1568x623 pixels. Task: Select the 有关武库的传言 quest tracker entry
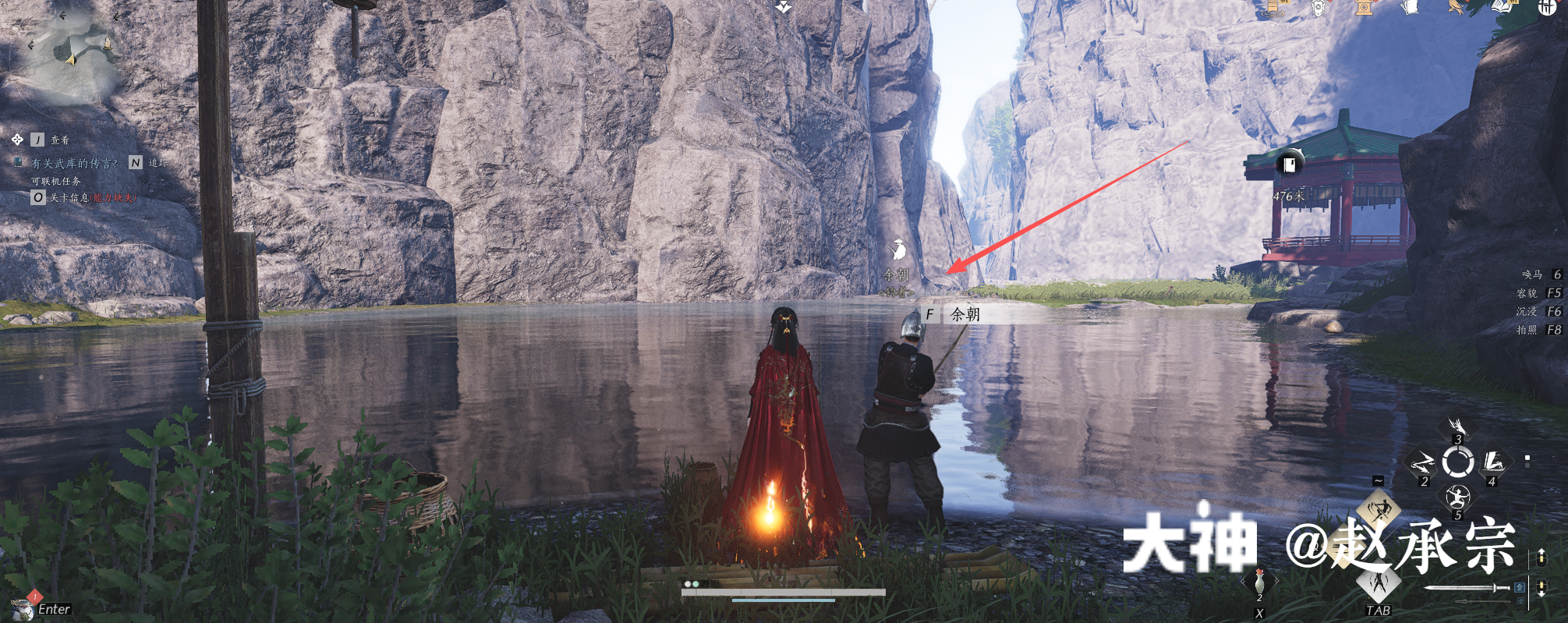pos(75,163)
